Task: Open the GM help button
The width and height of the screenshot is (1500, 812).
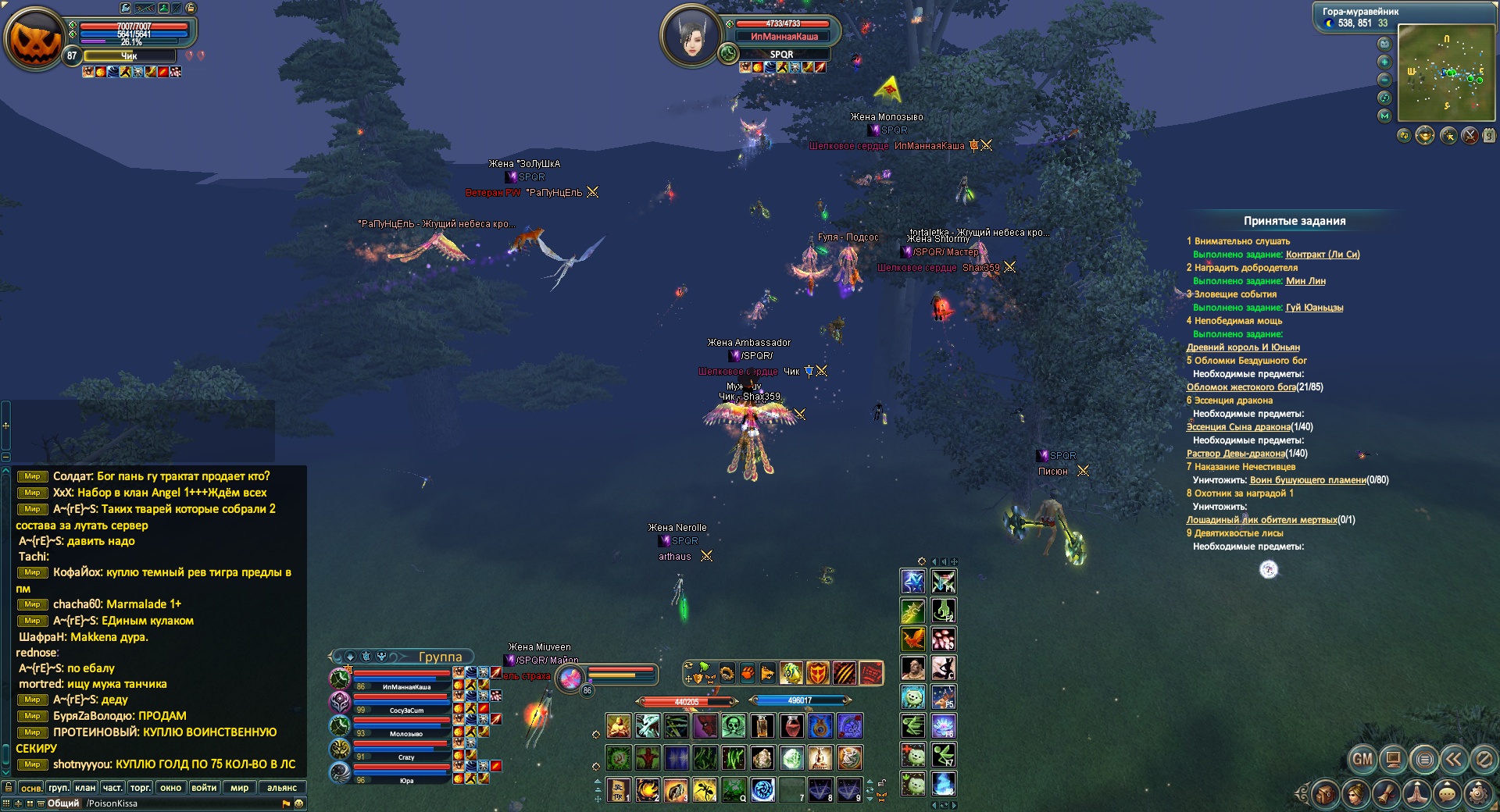Action: click(x=1362, y=758)
